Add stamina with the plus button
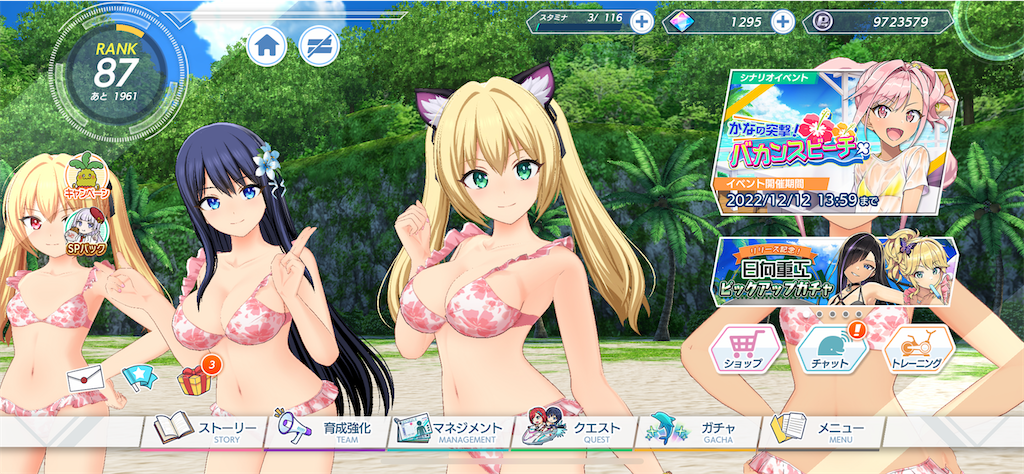 tap(641, 22)
